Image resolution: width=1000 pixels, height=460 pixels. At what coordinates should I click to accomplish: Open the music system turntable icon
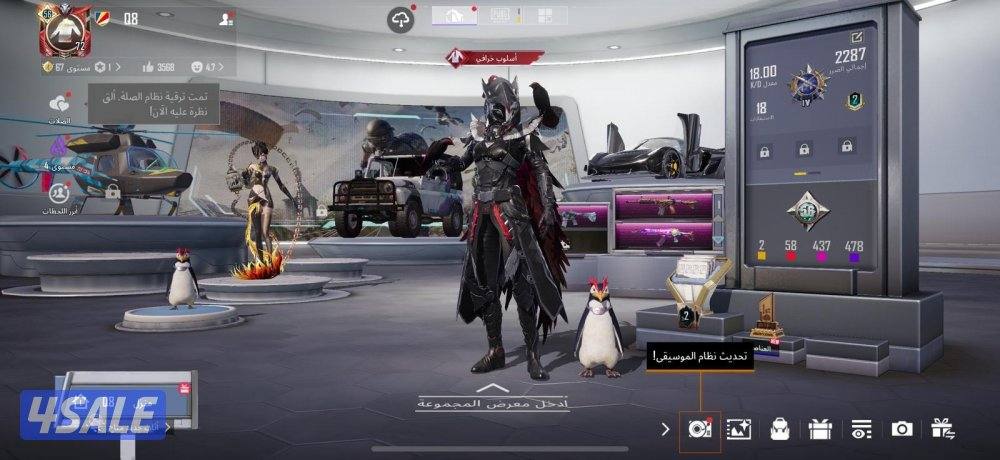point(699,429)
